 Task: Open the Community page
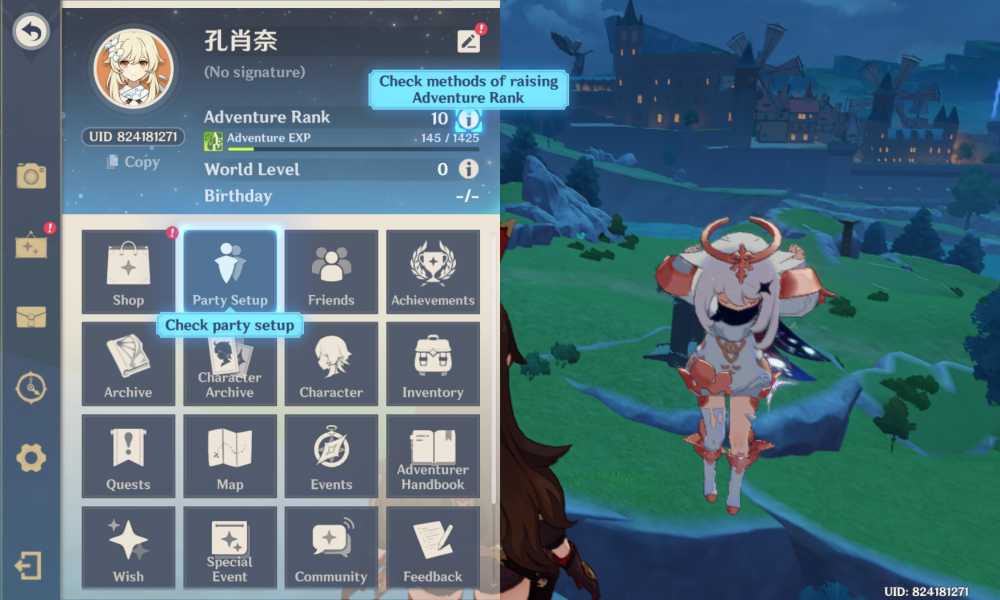(x=331, y=548)
